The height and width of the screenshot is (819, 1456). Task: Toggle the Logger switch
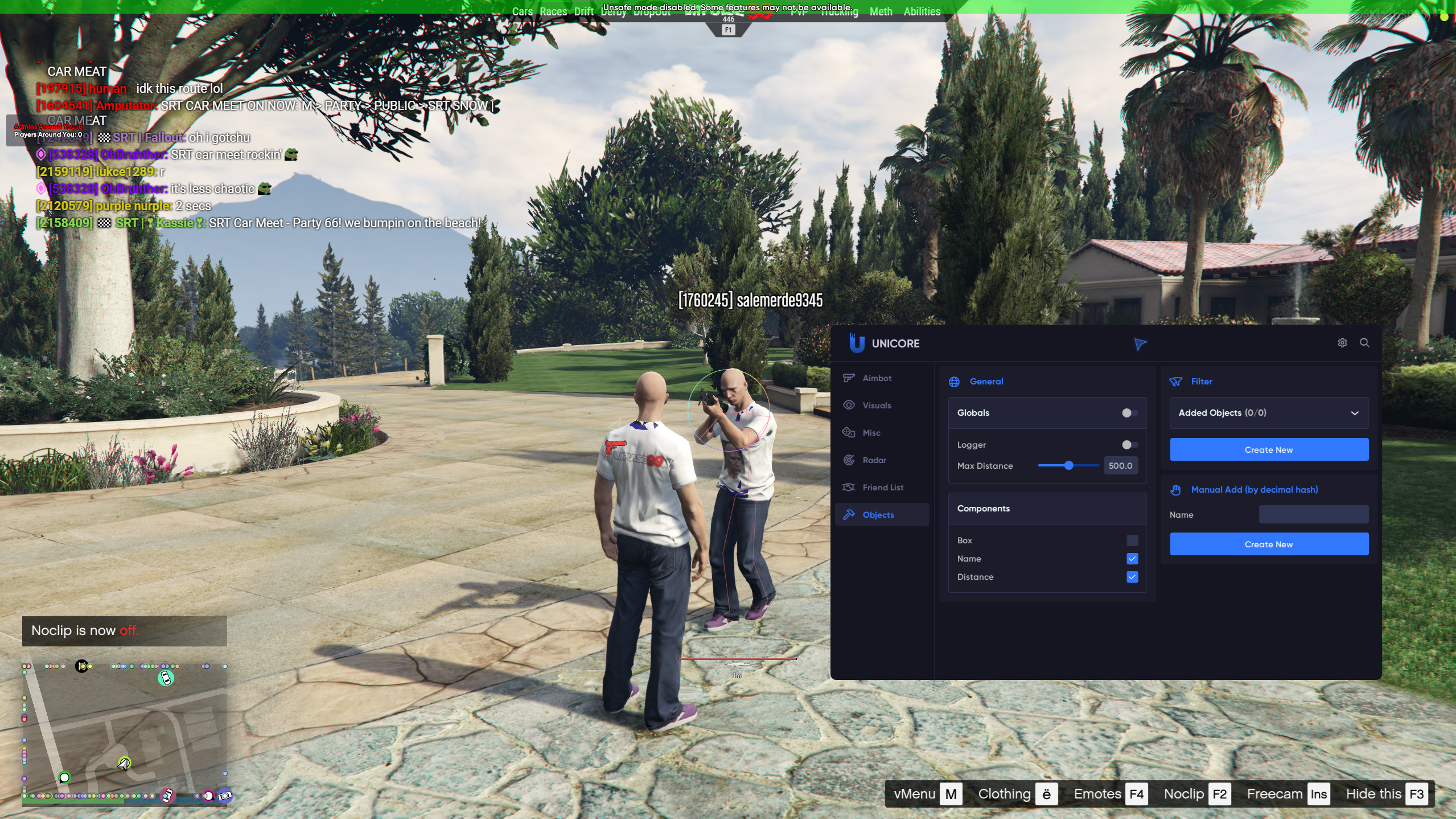point(1129,445)
